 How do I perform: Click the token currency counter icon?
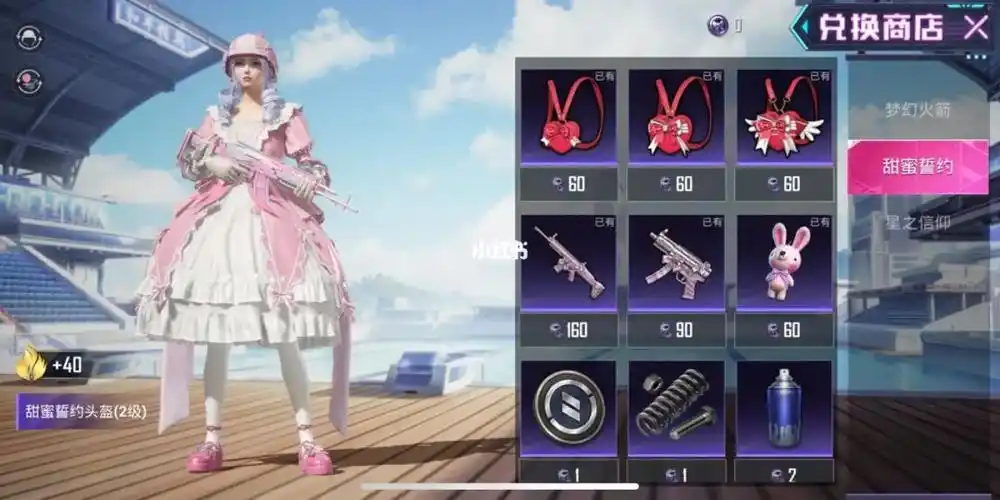(x=718, y=27)
